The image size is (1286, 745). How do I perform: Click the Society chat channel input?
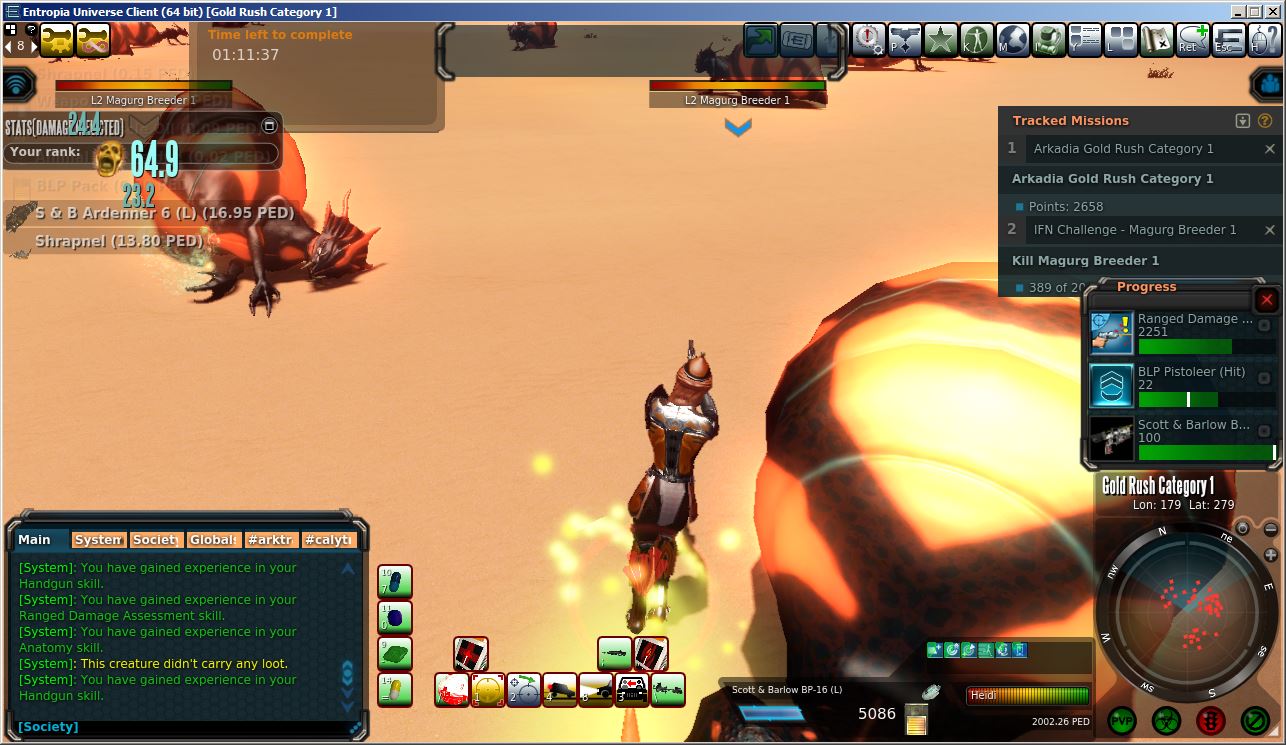coord(180,727)
